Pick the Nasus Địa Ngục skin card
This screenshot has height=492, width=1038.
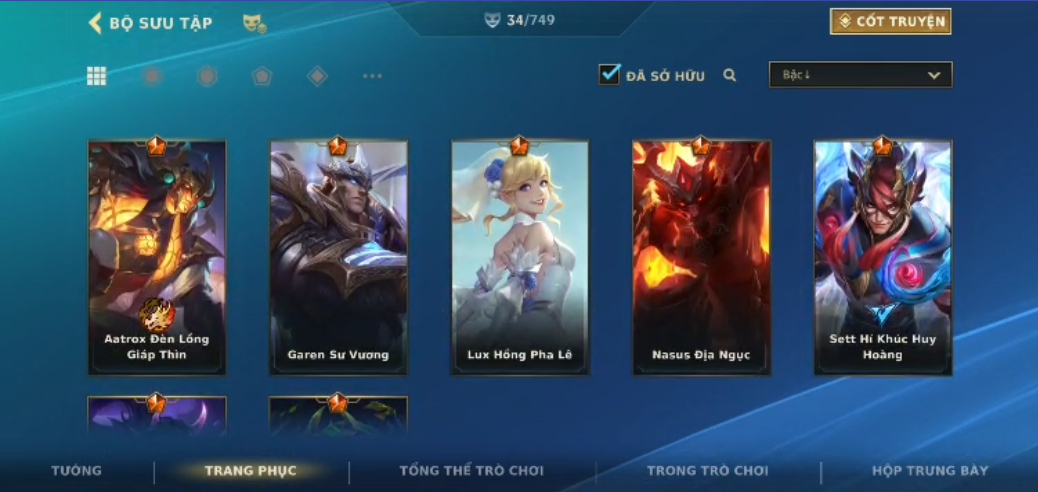701,257
